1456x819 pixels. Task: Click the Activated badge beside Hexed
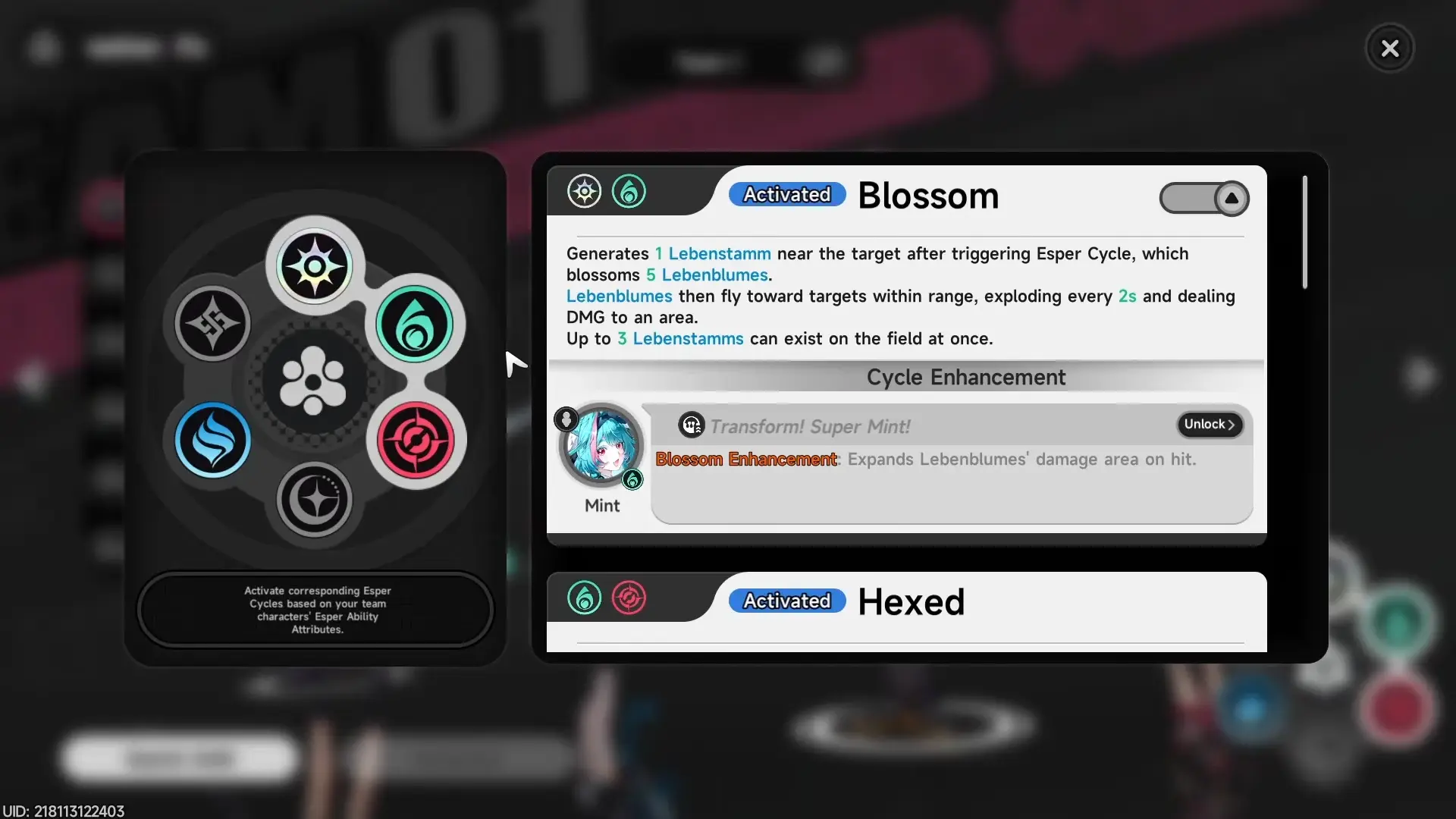(786, 601)
